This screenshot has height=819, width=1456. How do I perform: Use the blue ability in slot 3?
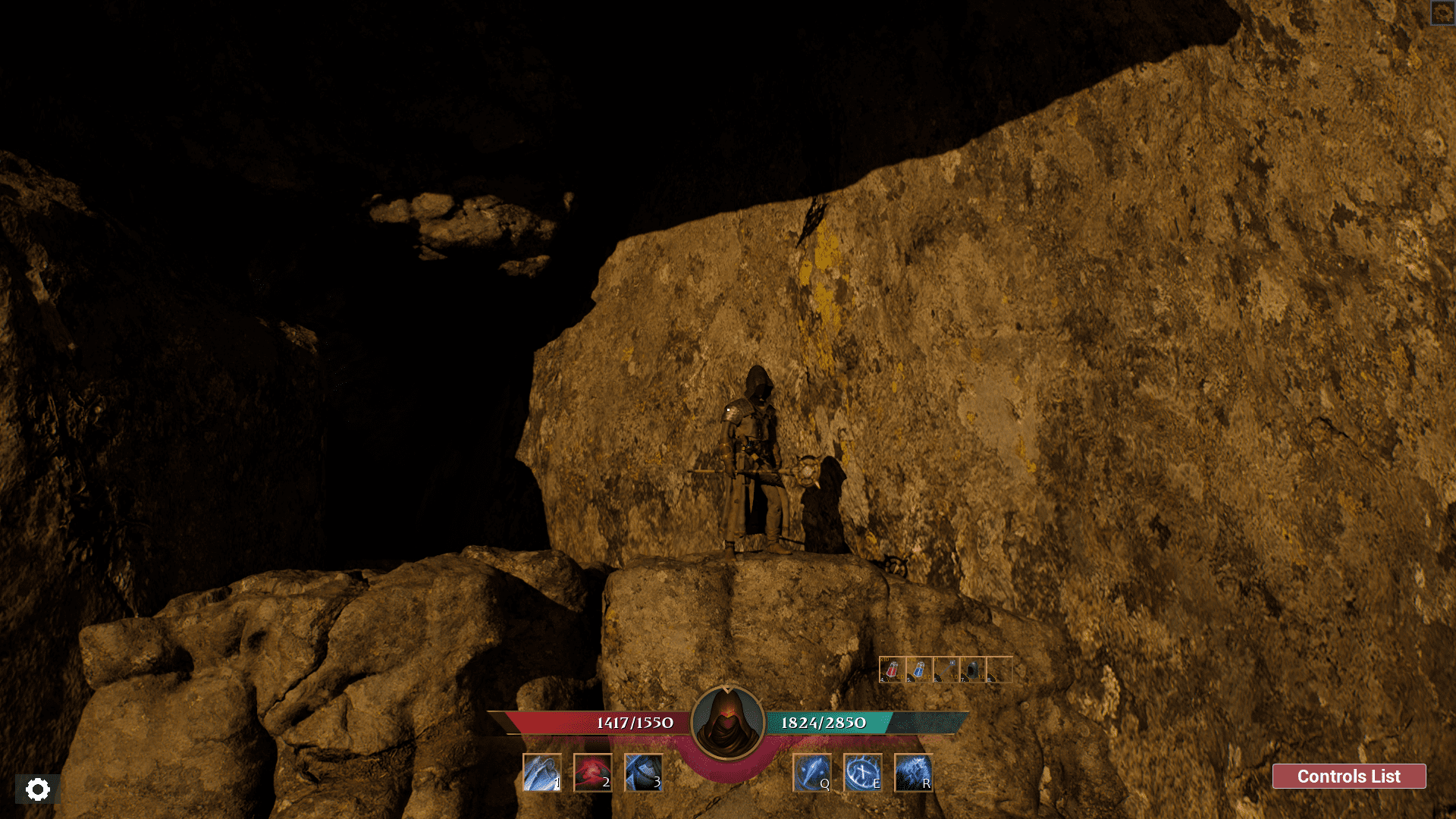tap(644, 772)
